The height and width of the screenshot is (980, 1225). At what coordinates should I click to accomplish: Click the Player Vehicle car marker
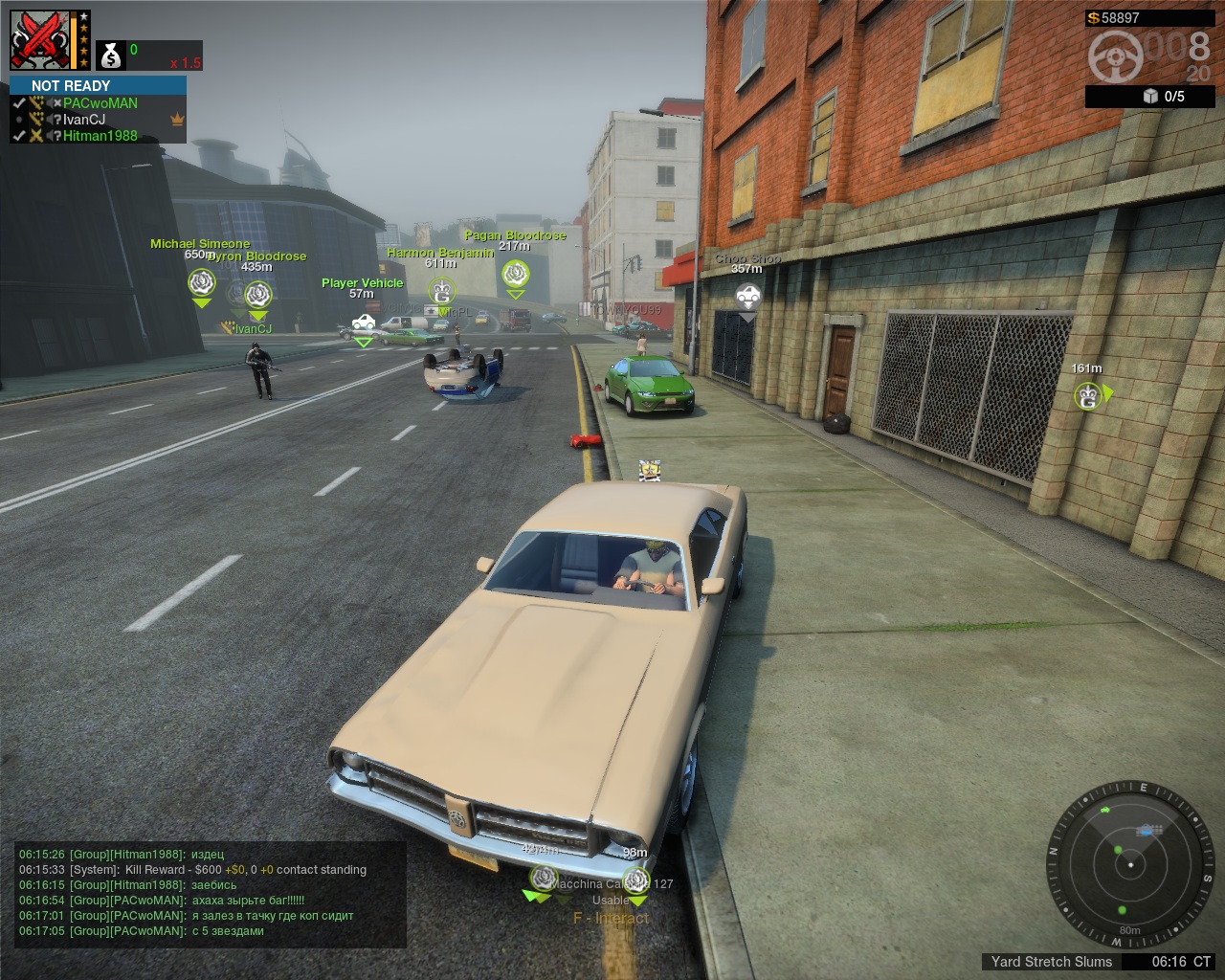(x=364, y=322)
